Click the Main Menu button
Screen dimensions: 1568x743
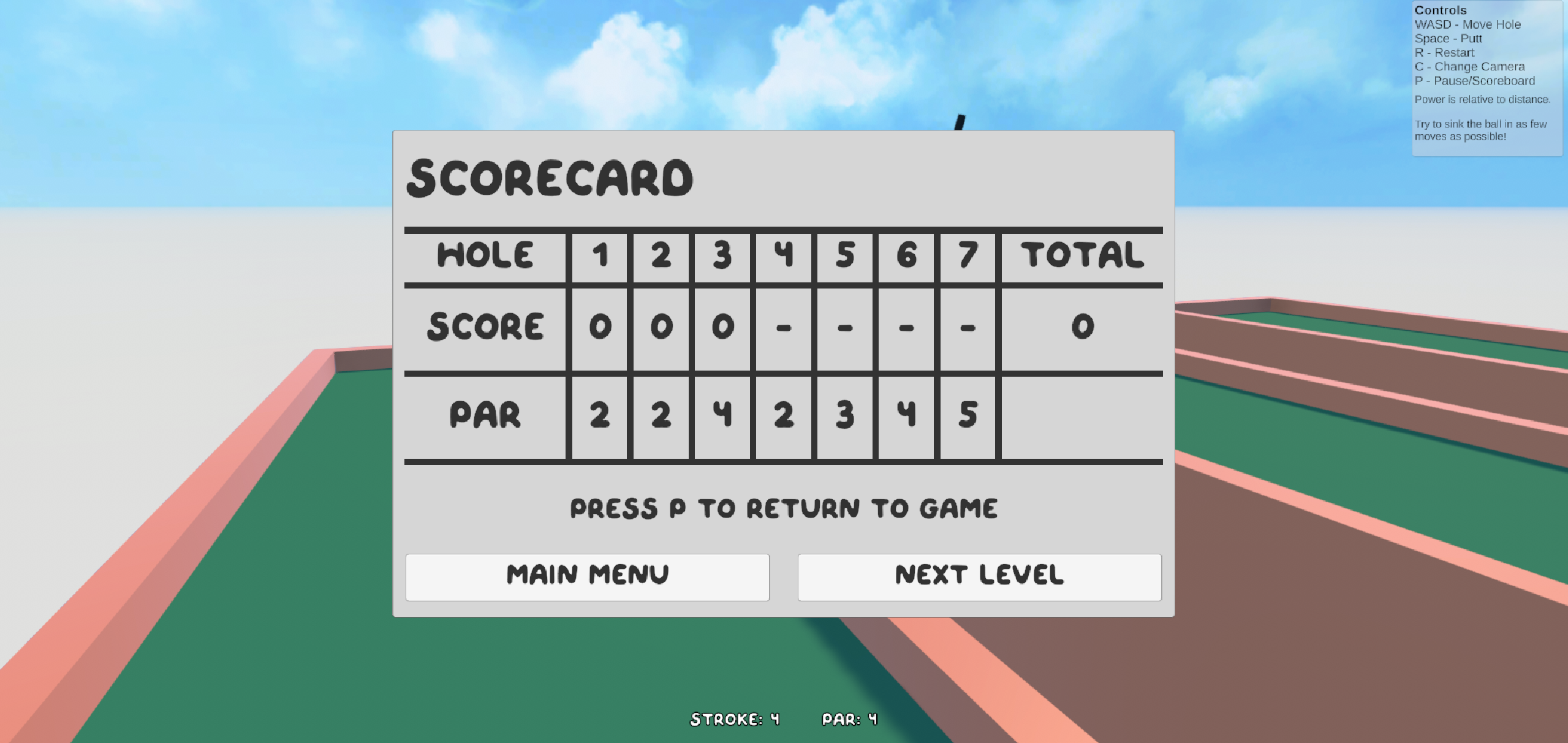tap(587, 576)
